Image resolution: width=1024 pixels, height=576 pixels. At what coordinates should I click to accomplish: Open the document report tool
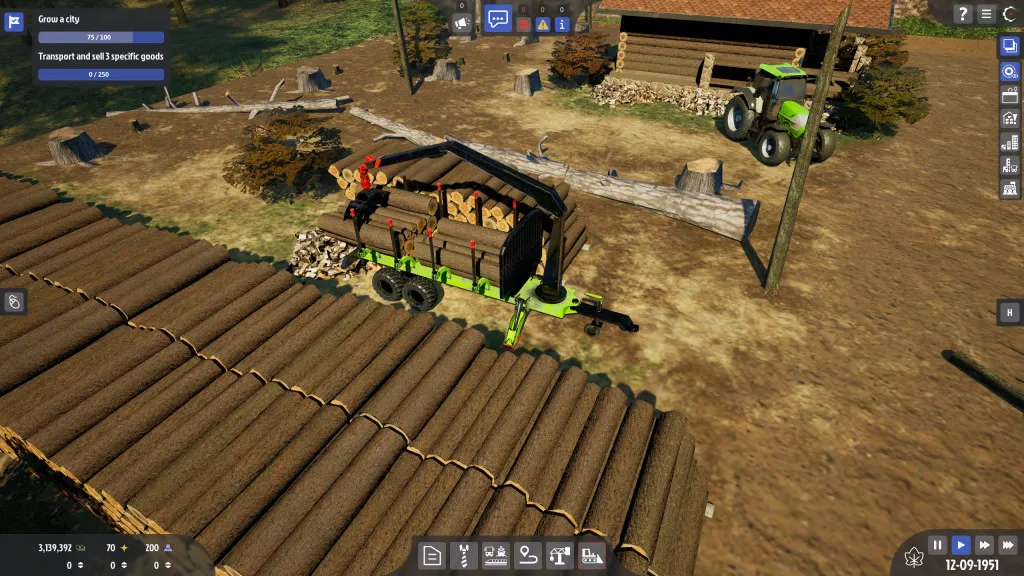point(431,556)
